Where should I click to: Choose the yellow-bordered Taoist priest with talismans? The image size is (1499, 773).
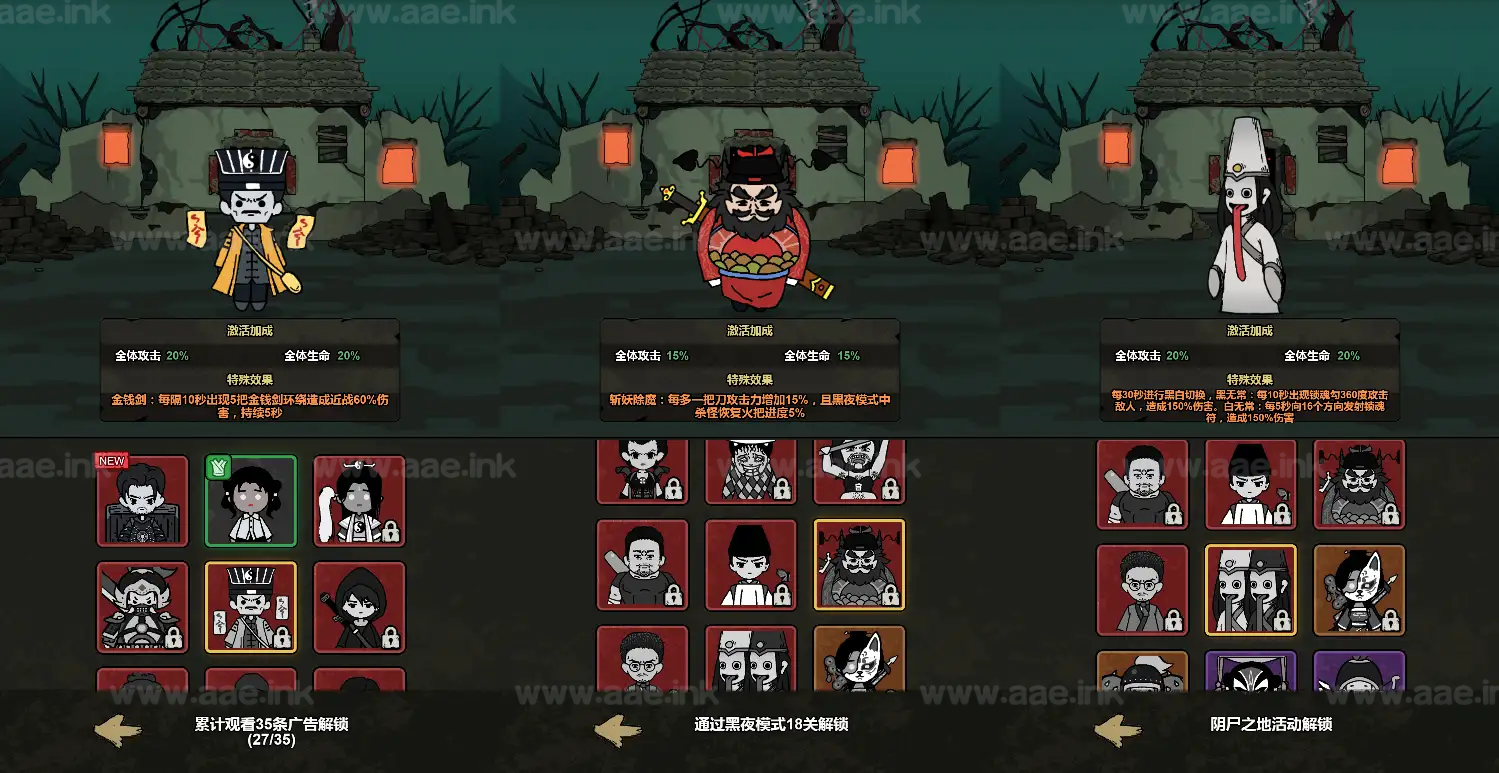pyautogui.click(x=251, y=607)
